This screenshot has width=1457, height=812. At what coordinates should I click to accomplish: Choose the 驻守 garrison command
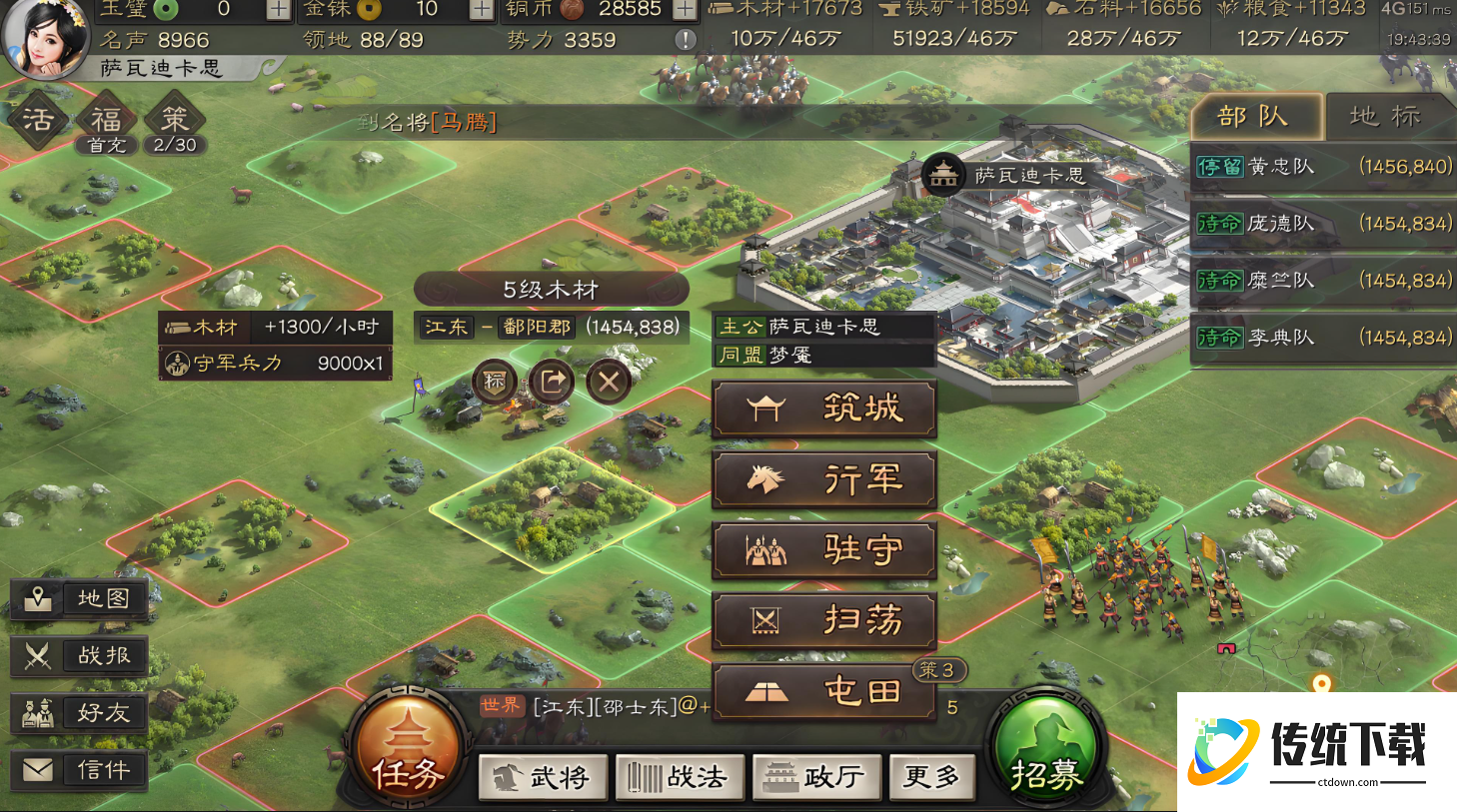[x=823, y=550]
